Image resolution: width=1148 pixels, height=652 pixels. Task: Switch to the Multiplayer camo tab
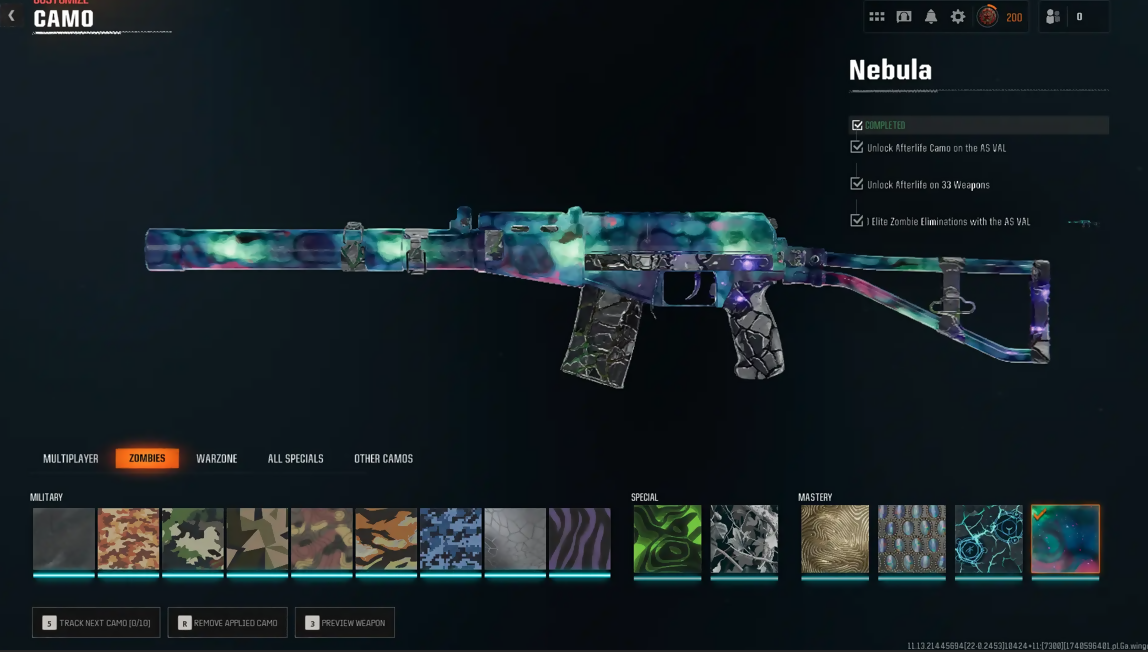(x=71, y=459)
